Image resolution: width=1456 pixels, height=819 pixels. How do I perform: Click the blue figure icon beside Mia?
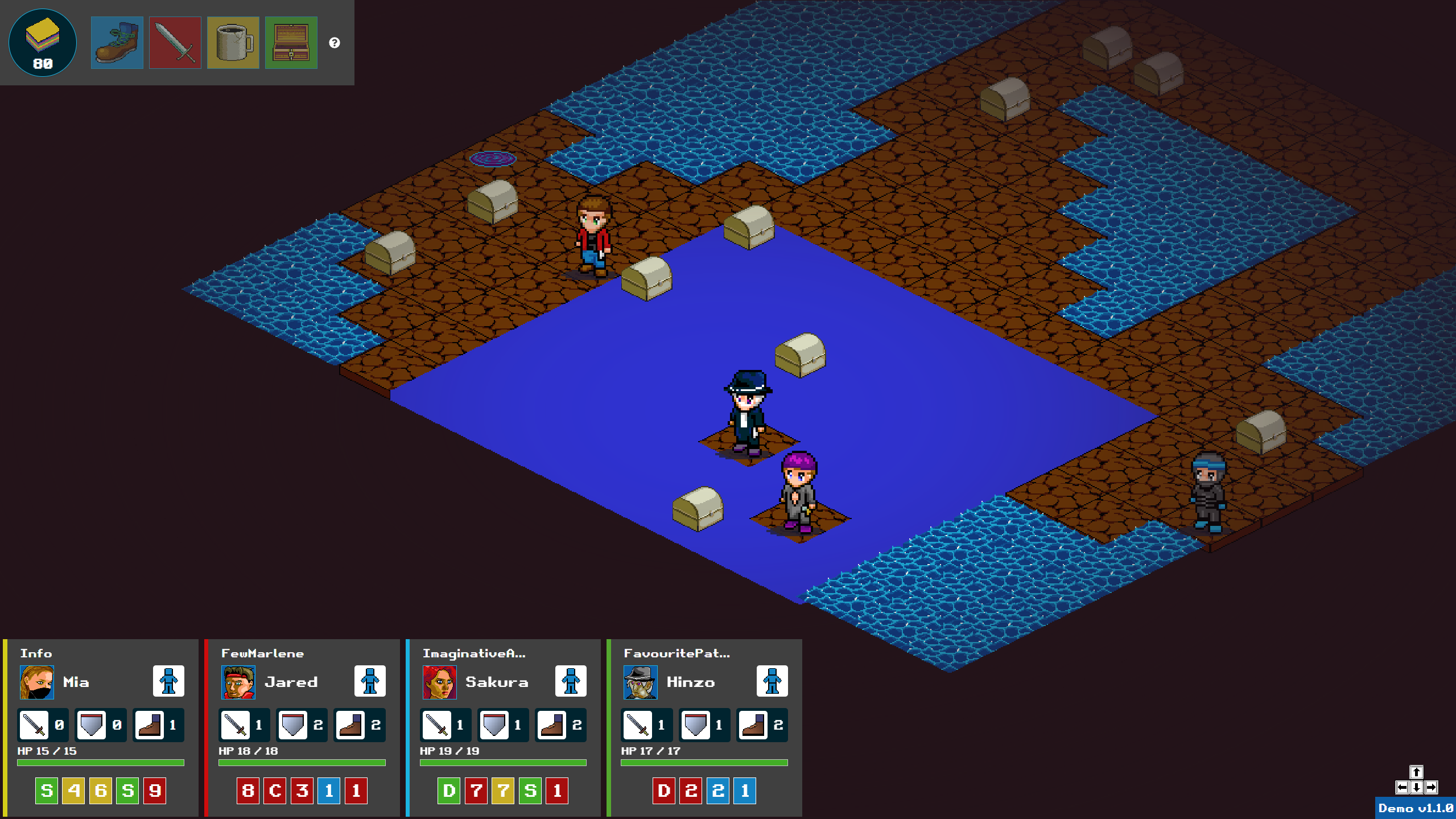click(x=168, y=681)
